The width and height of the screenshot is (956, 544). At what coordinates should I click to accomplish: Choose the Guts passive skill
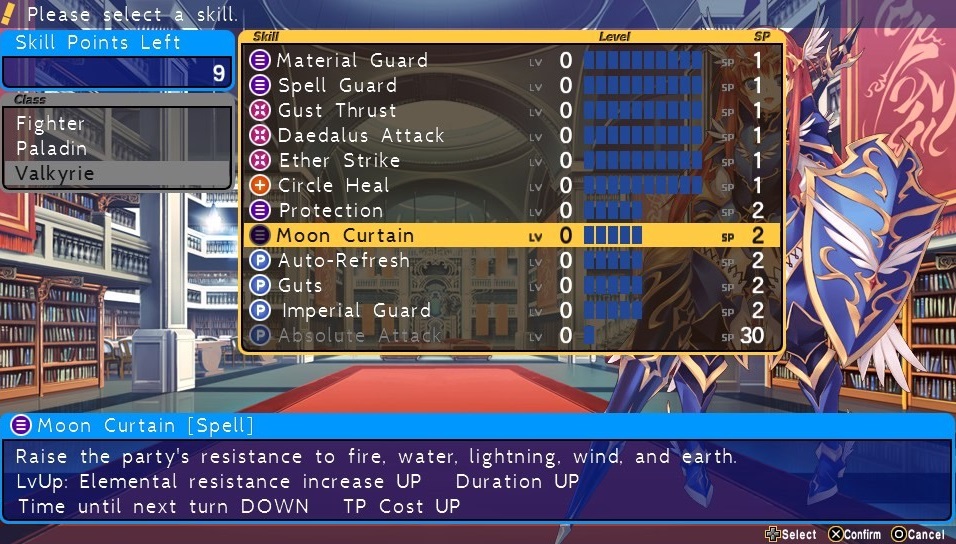tap(301, 286)
